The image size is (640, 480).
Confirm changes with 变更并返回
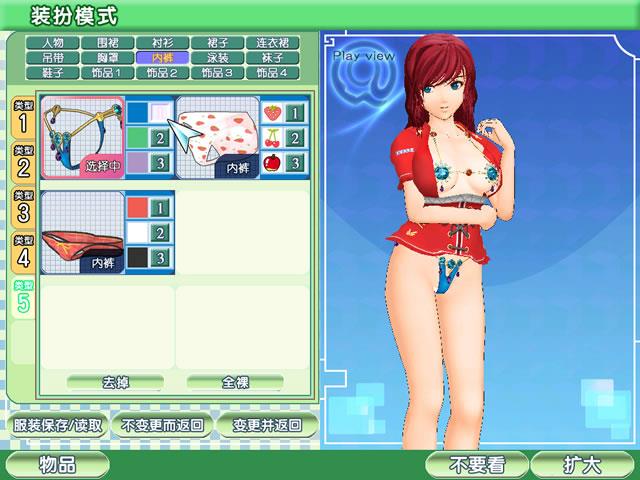[266, 424]
